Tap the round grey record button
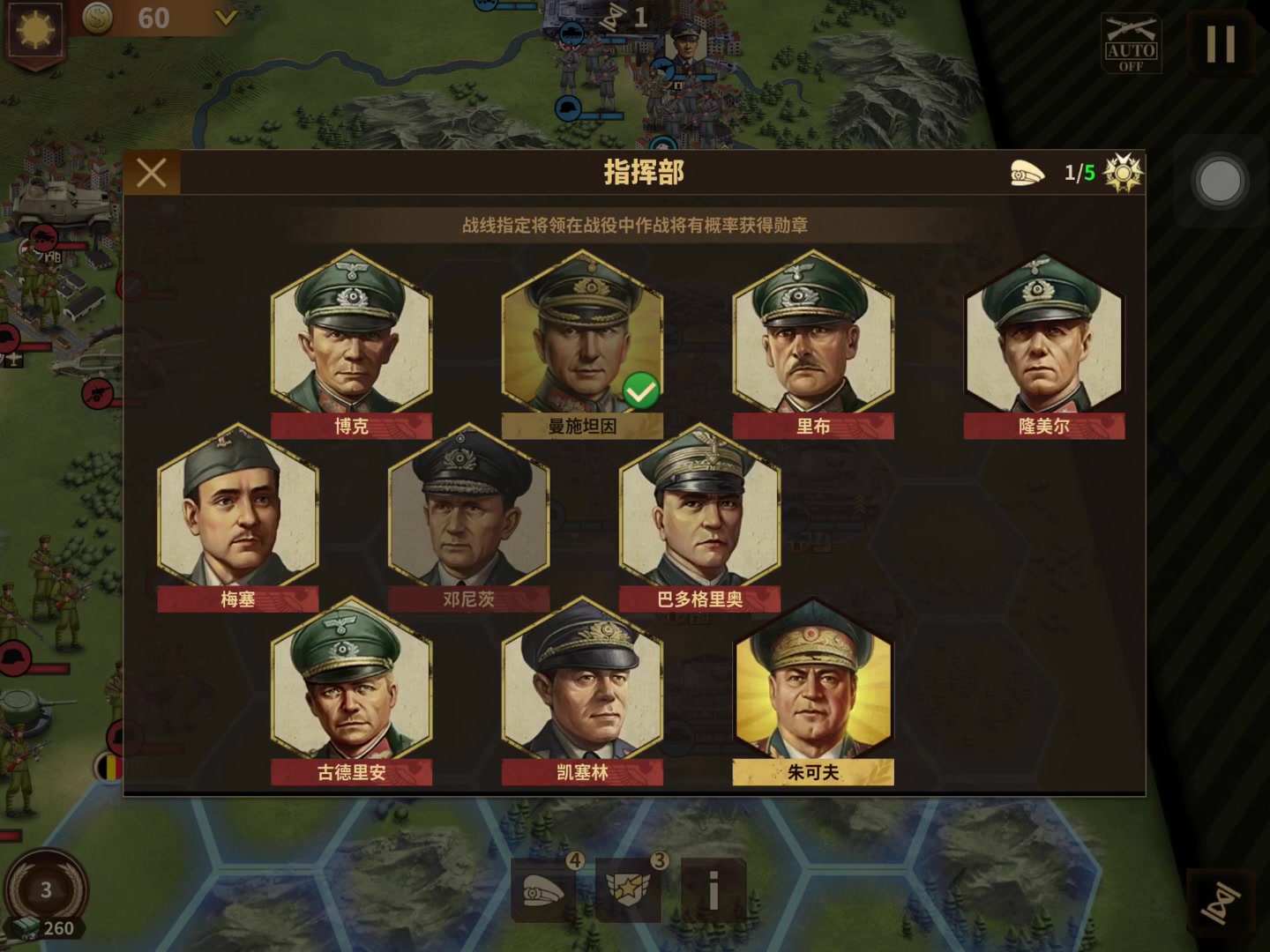1270x952 pixels. tap(1221, 182)
